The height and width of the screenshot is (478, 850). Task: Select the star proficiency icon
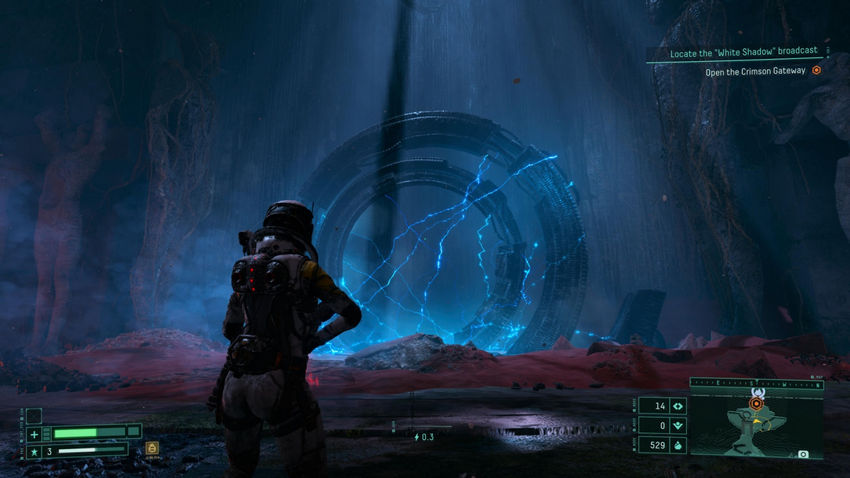pos(34,451)
